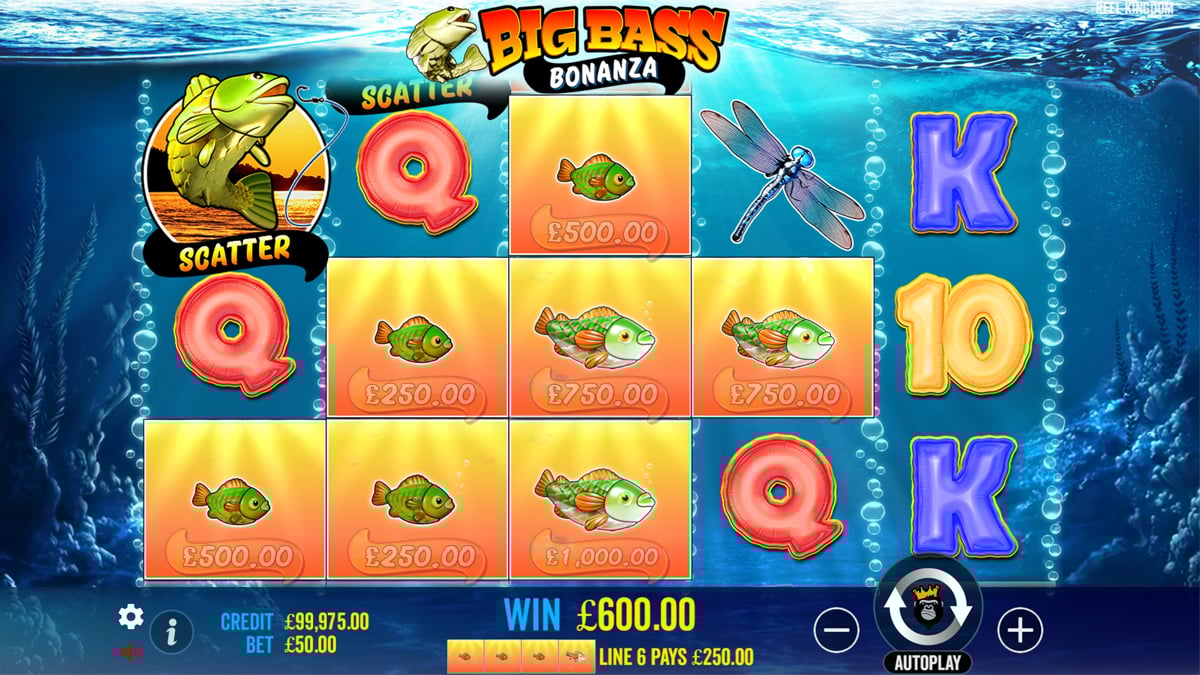Image resolution: width=1200 pixels, height=675 pixels.
Task: Increase the bet with the plus button
Action: coord(1020,630)
